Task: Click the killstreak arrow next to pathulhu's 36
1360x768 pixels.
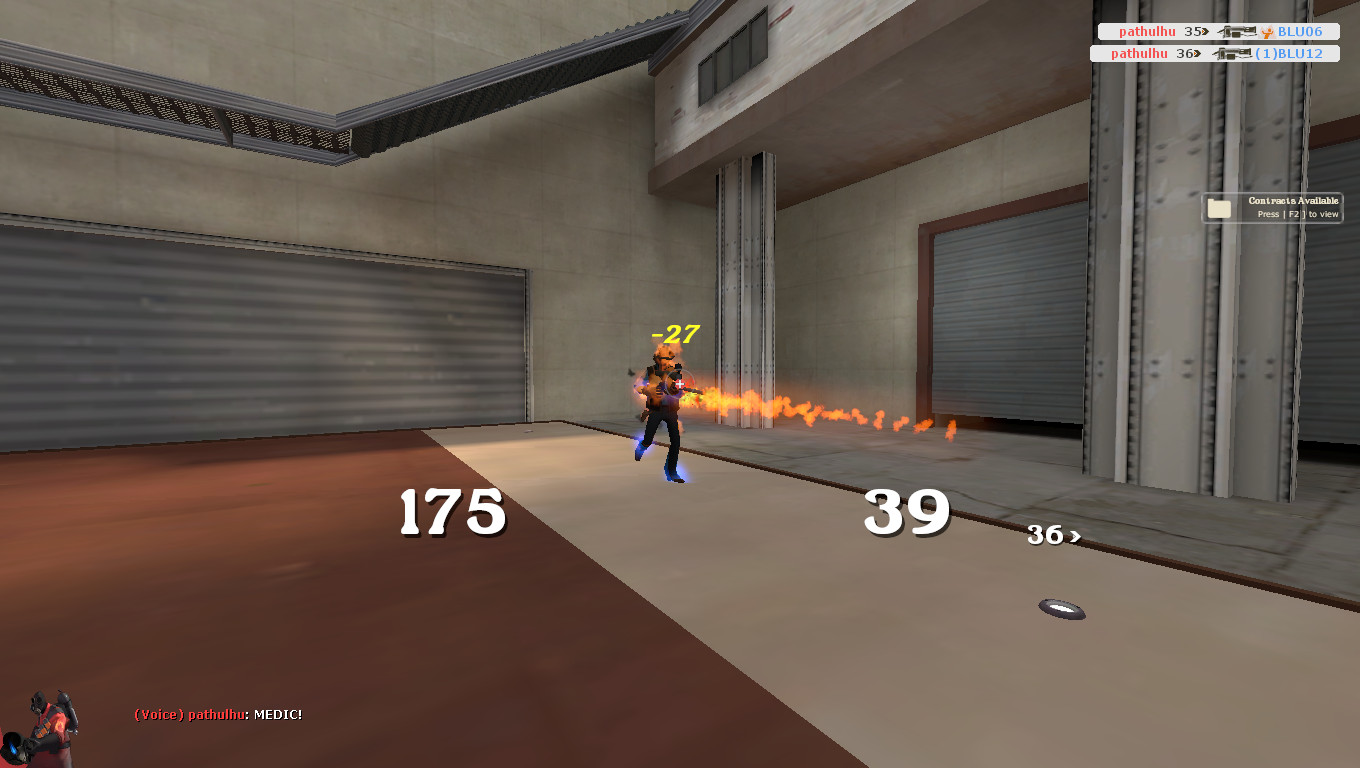Action: point(1198,53)
